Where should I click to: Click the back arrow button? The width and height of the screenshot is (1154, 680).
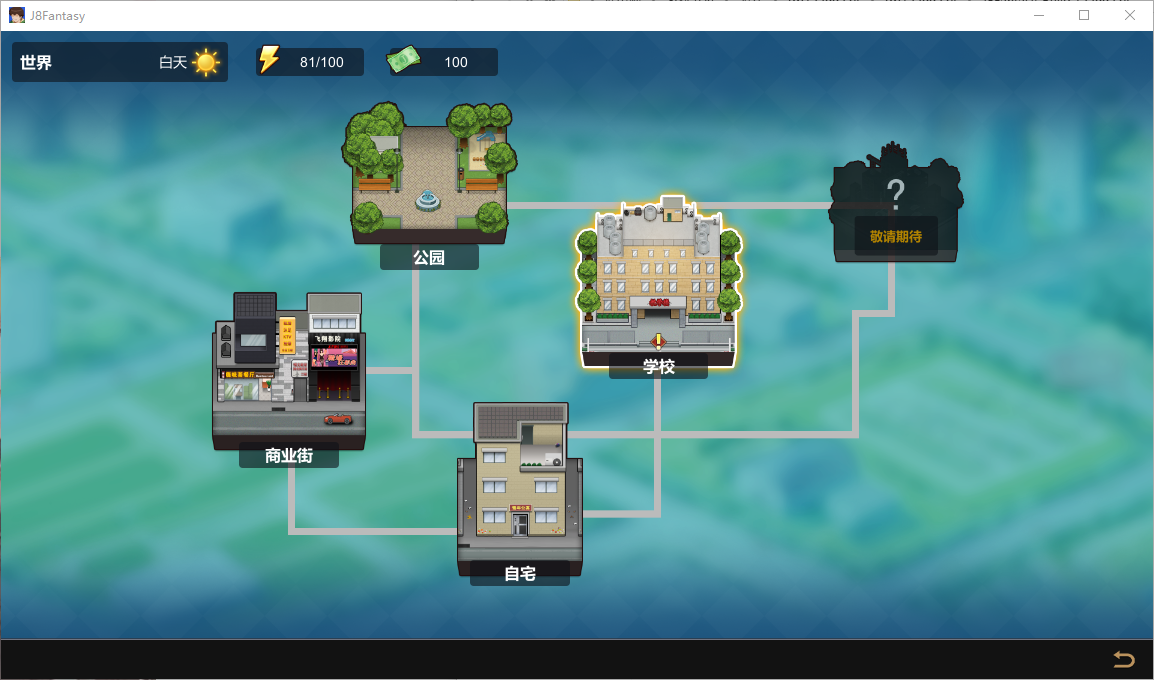(1124, 659)
